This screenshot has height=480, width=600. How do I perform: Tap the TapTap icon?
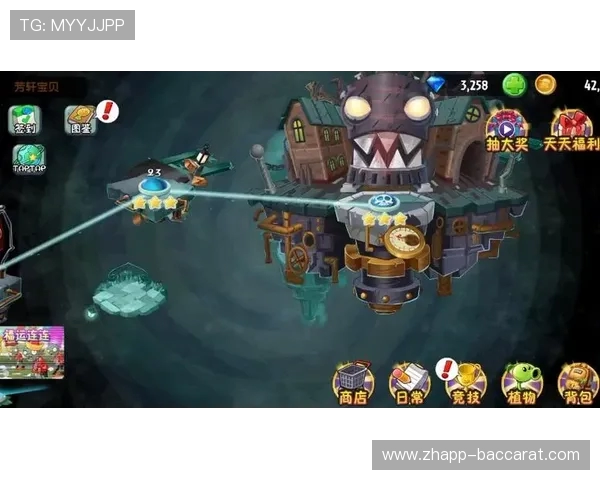pyautogui.click(x=28, y=159)
